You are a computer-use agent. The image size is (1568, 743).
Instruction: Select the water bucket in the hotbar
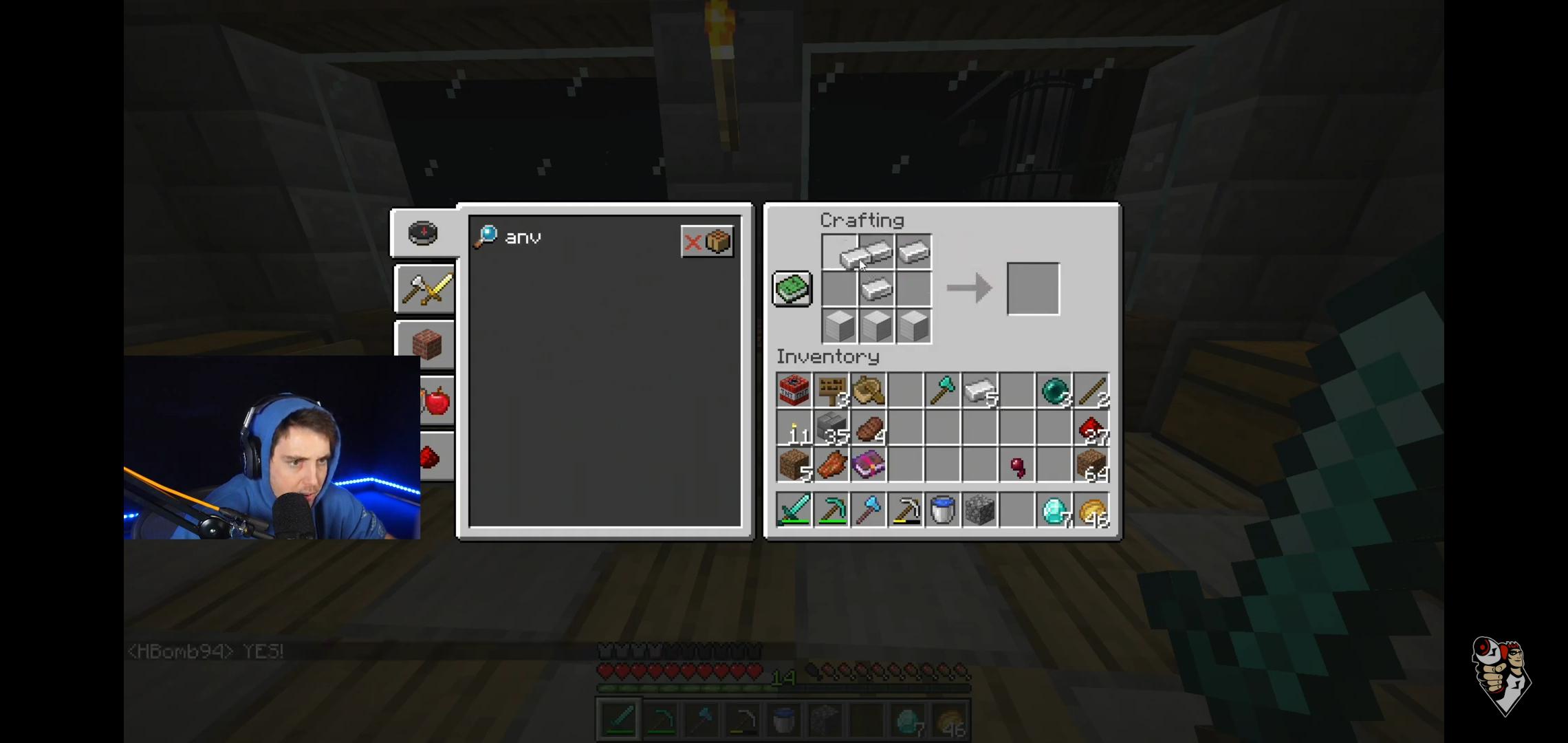click(x=943, y=509)
